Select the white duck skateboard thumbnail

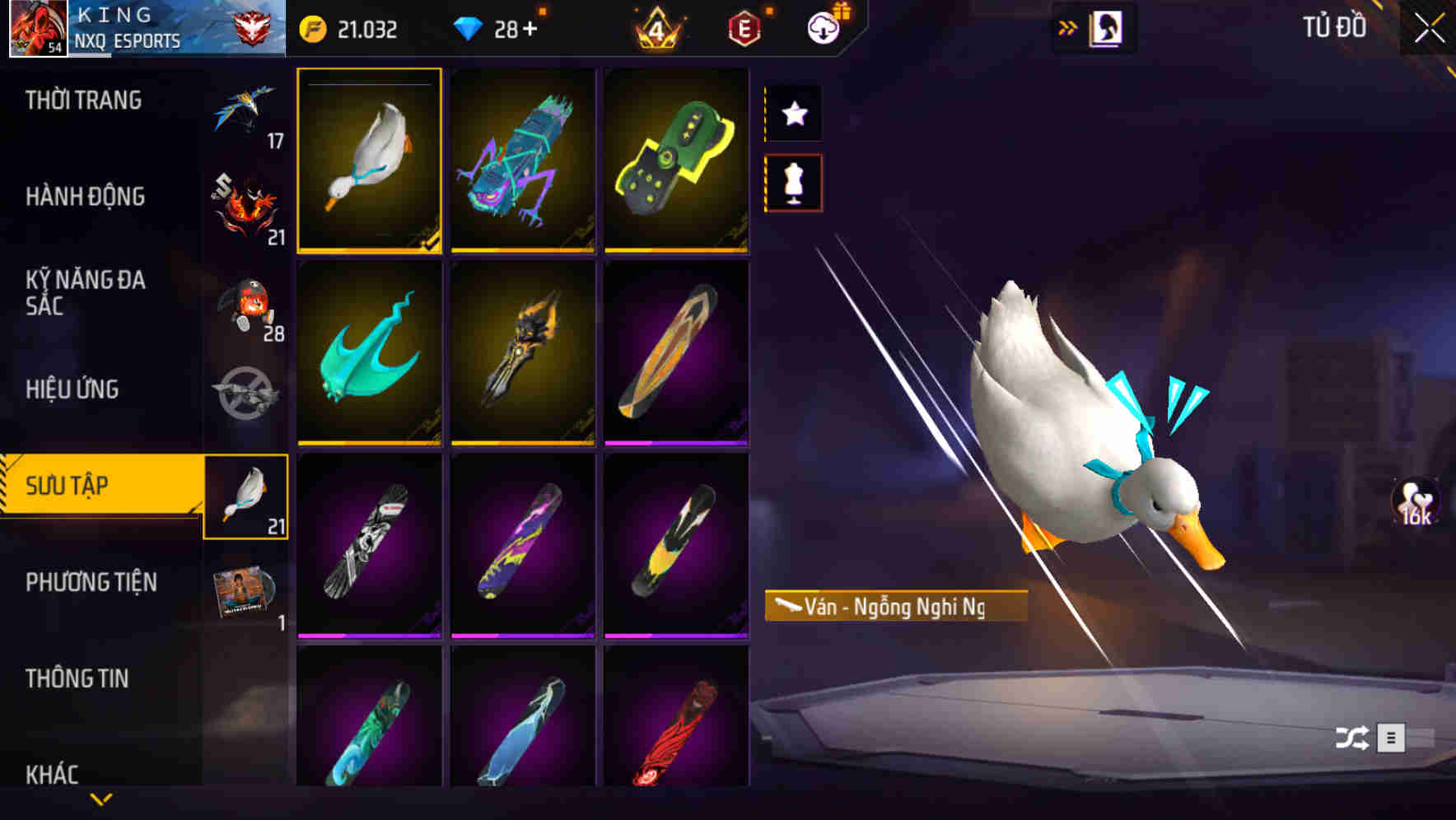tap(370, 161)
